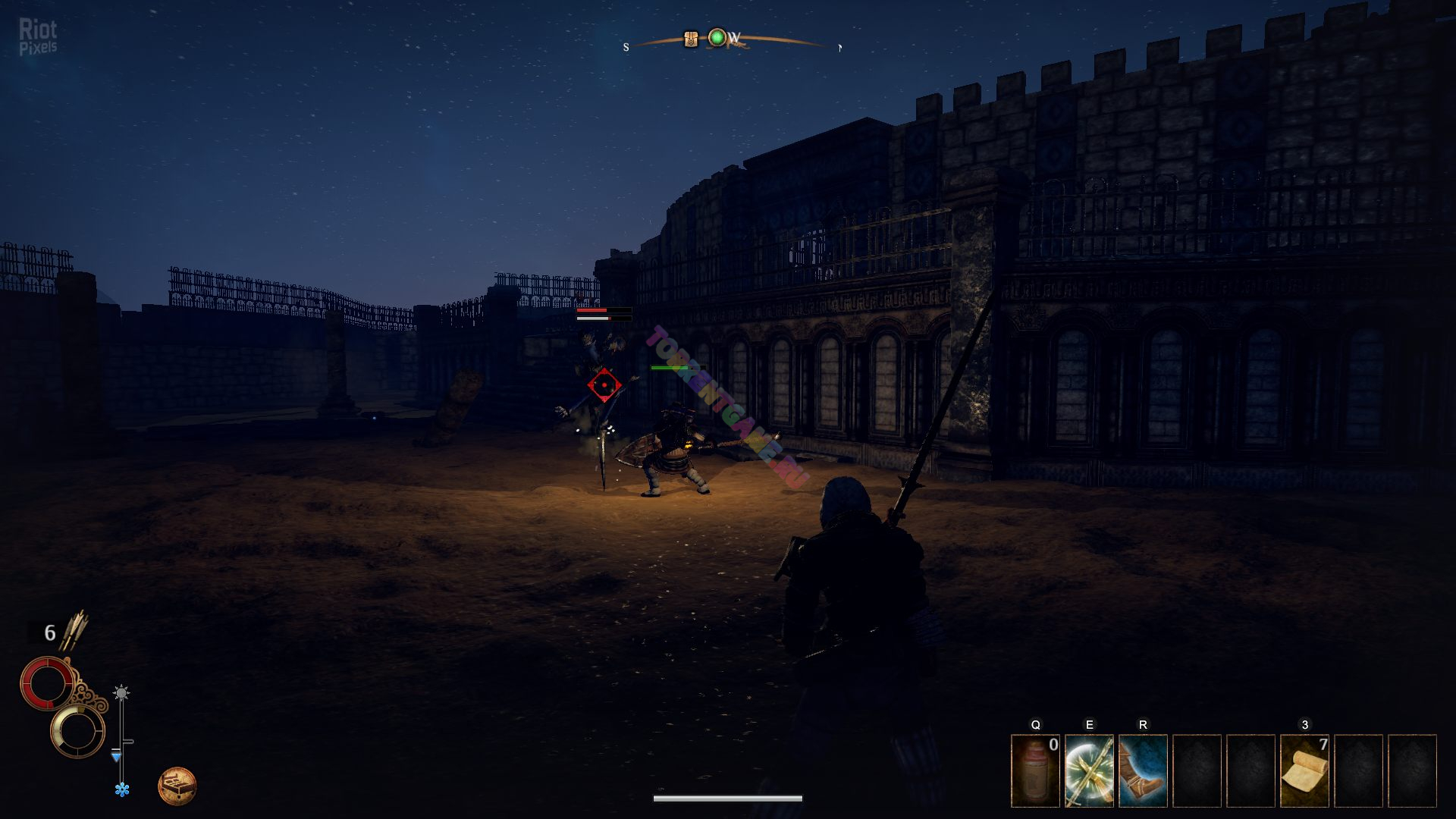Click the bed rest status icon
The height and width of the screenshot is (819, 1456).
click(177, 786)
